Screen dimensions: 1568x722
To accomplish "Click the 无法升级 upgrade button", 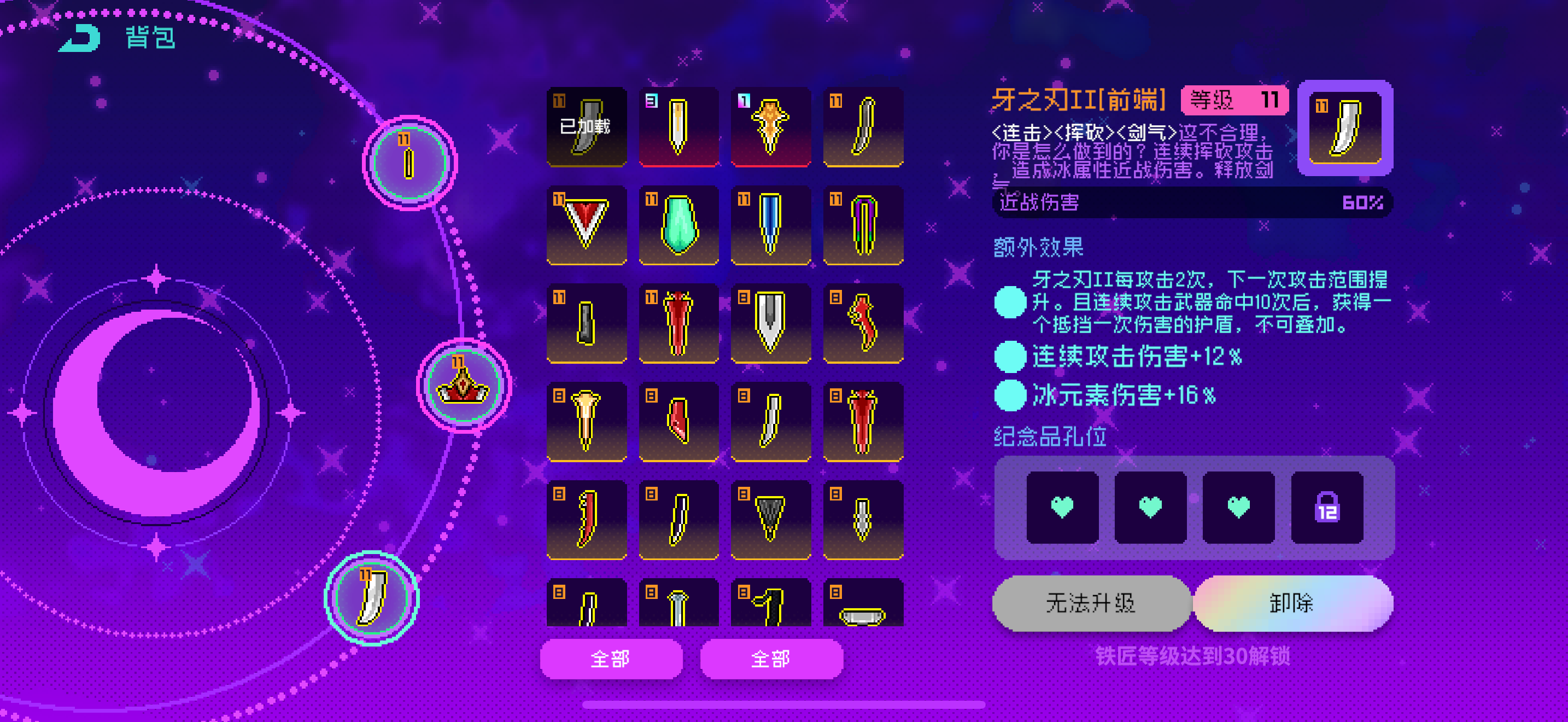I will click(1090, 602).
